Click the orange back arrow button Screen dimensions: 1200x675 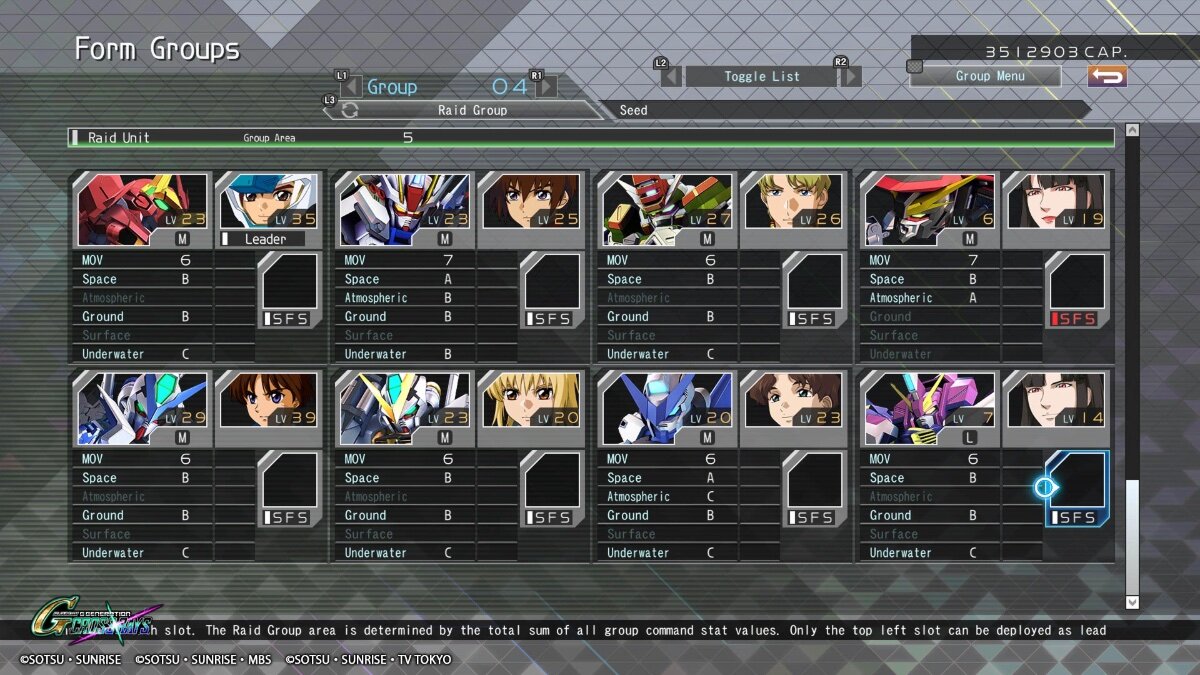(1107, 76)
